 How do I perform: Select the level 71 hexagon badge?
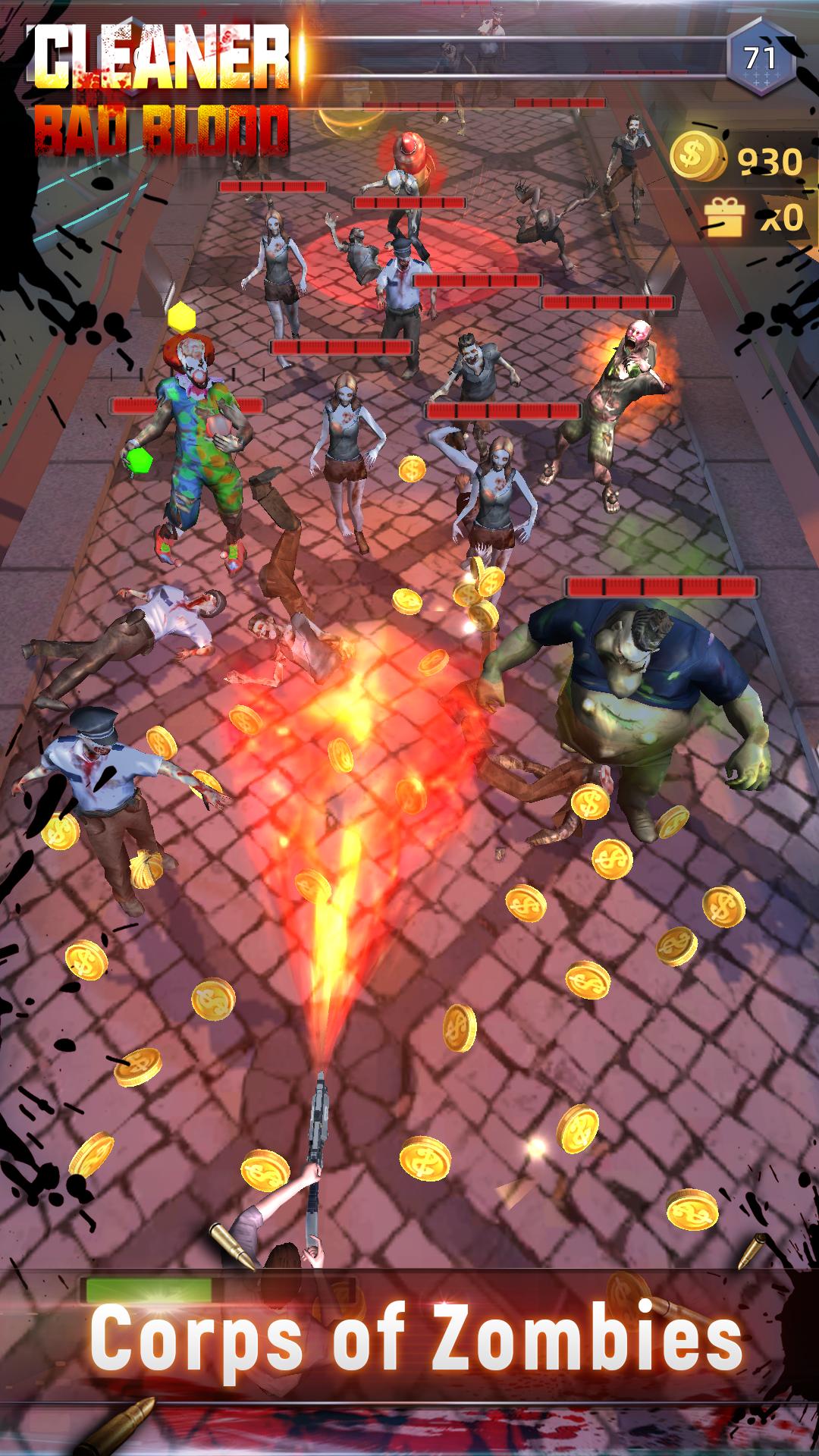coord(761,58)
